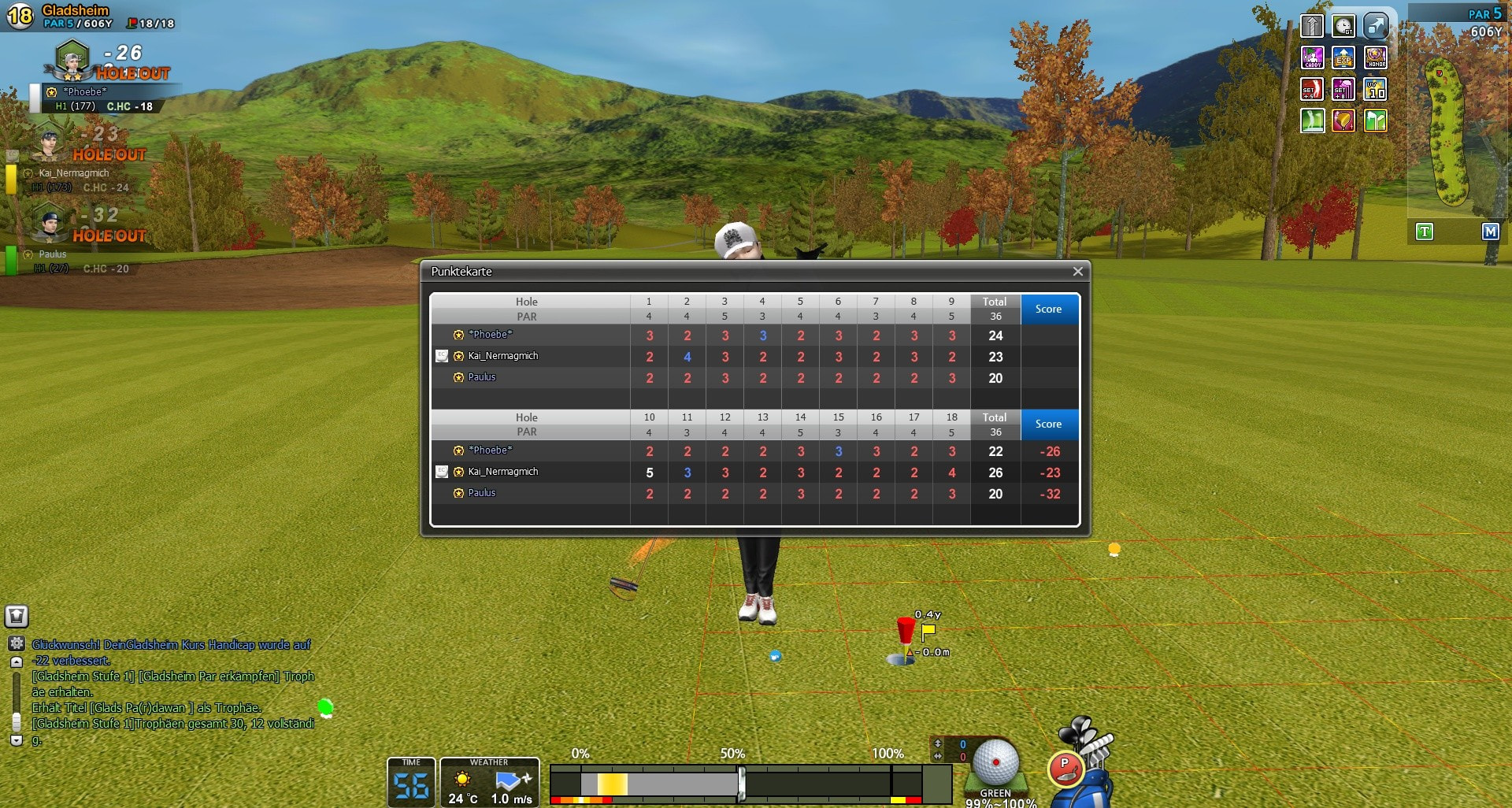Image resolution: width=1512 pixels, height=808 pixels.
Task: Select the UV 10 buff icon
Action: click(1376, 89)
